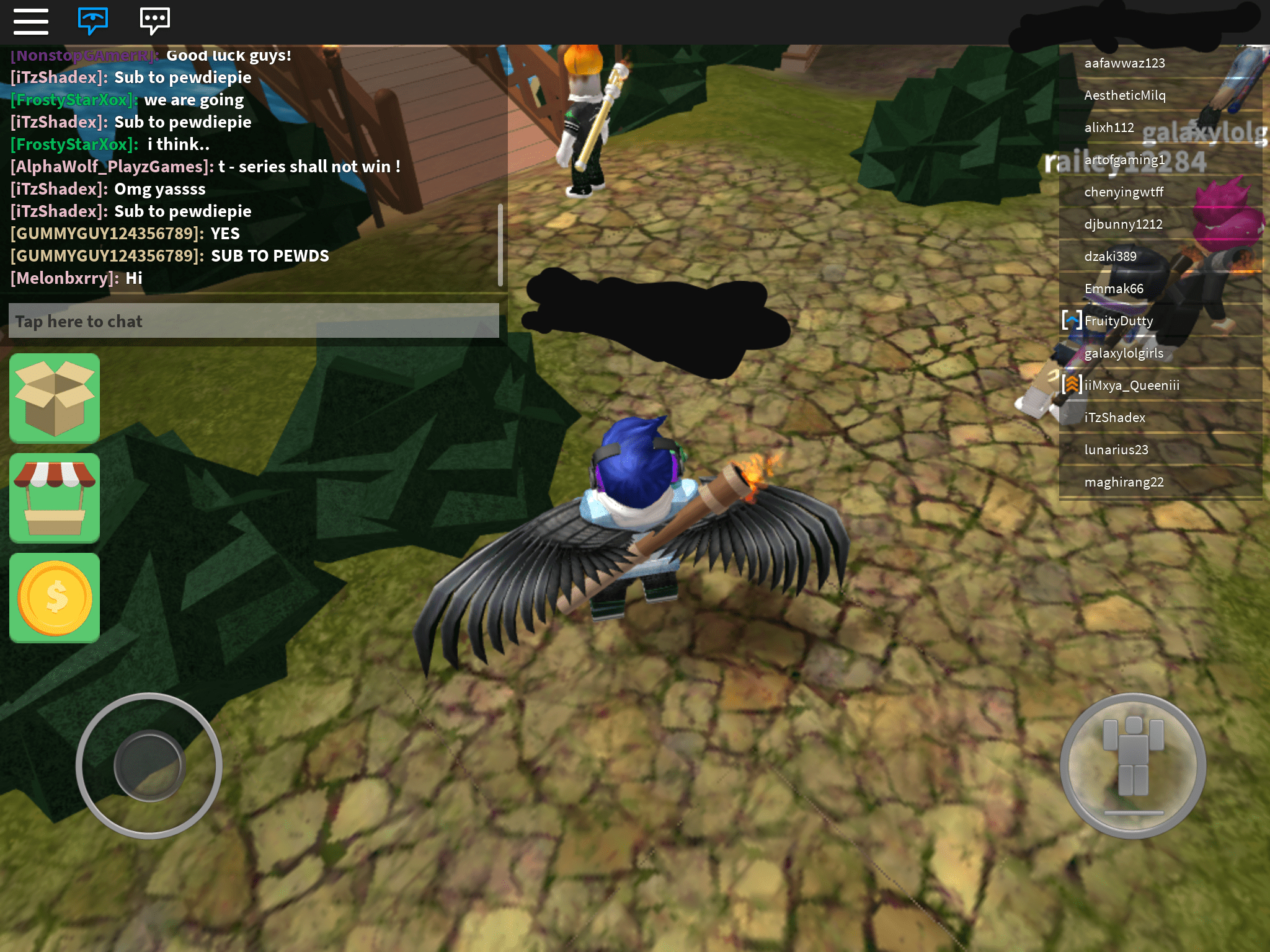Select the gold coin currency icon
Viewport: 1270px width, 952px height.
coord(54,597)
